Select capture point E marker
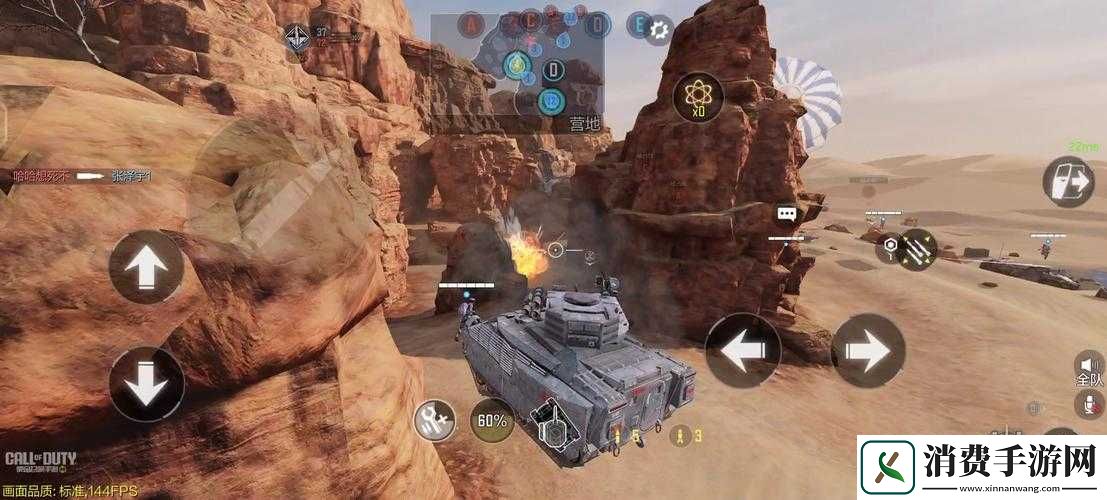Viewport: 1107px width, 500px height. [x=638, y=23]
